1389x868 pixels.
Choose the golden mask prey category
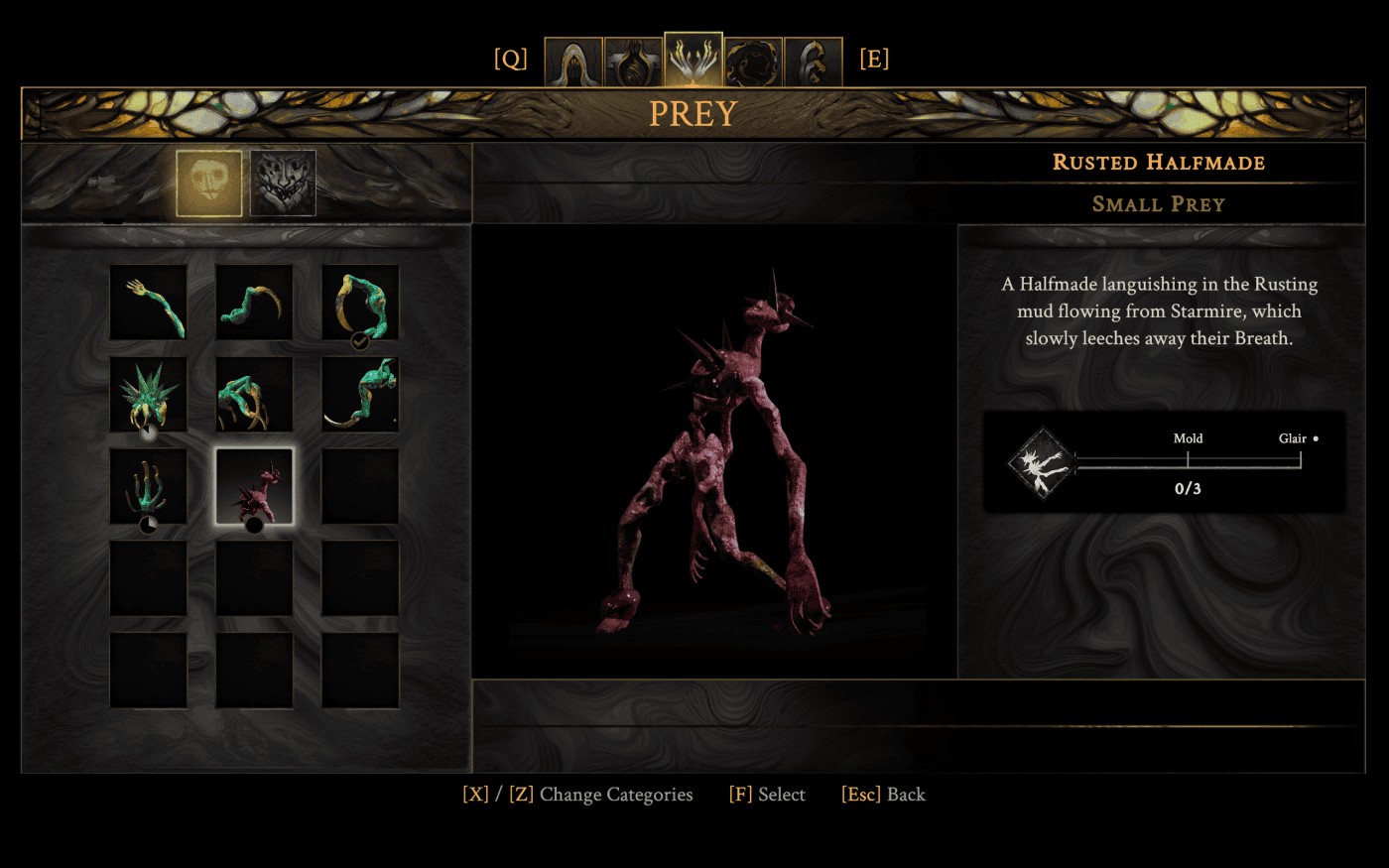pos(209,183)
